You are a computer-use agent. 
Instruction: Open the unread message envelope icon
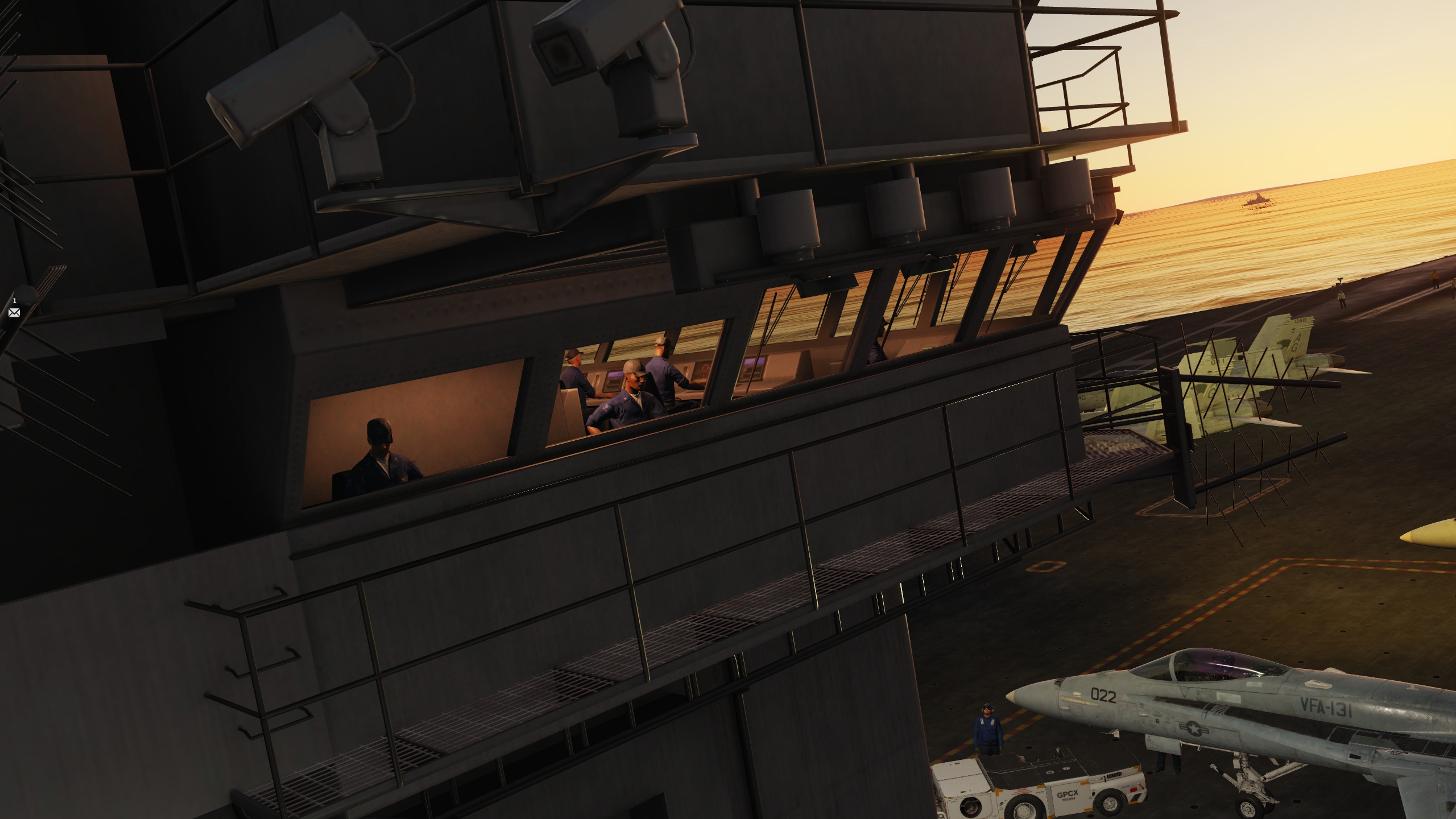[x=14, y=312]
